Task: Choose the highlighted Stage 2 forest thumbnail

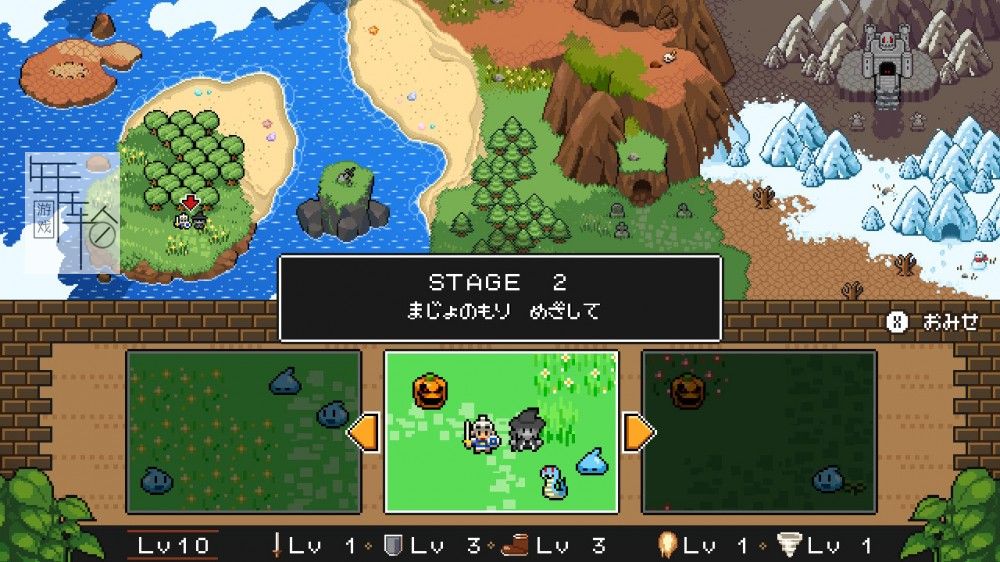Action: 501,431
